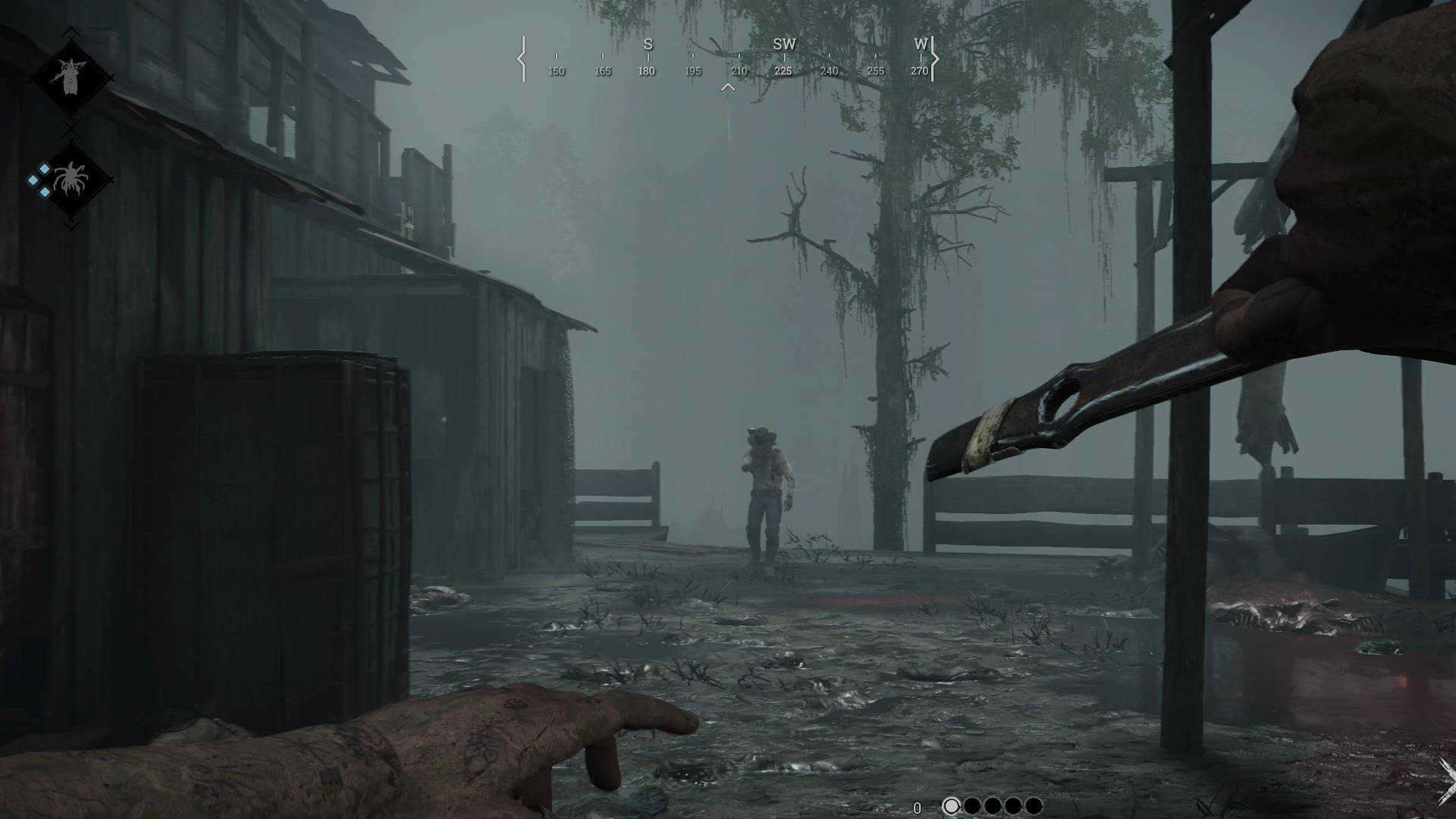Click the leftmost blue clue diamond
The image size is (1456, 819).
33,180
